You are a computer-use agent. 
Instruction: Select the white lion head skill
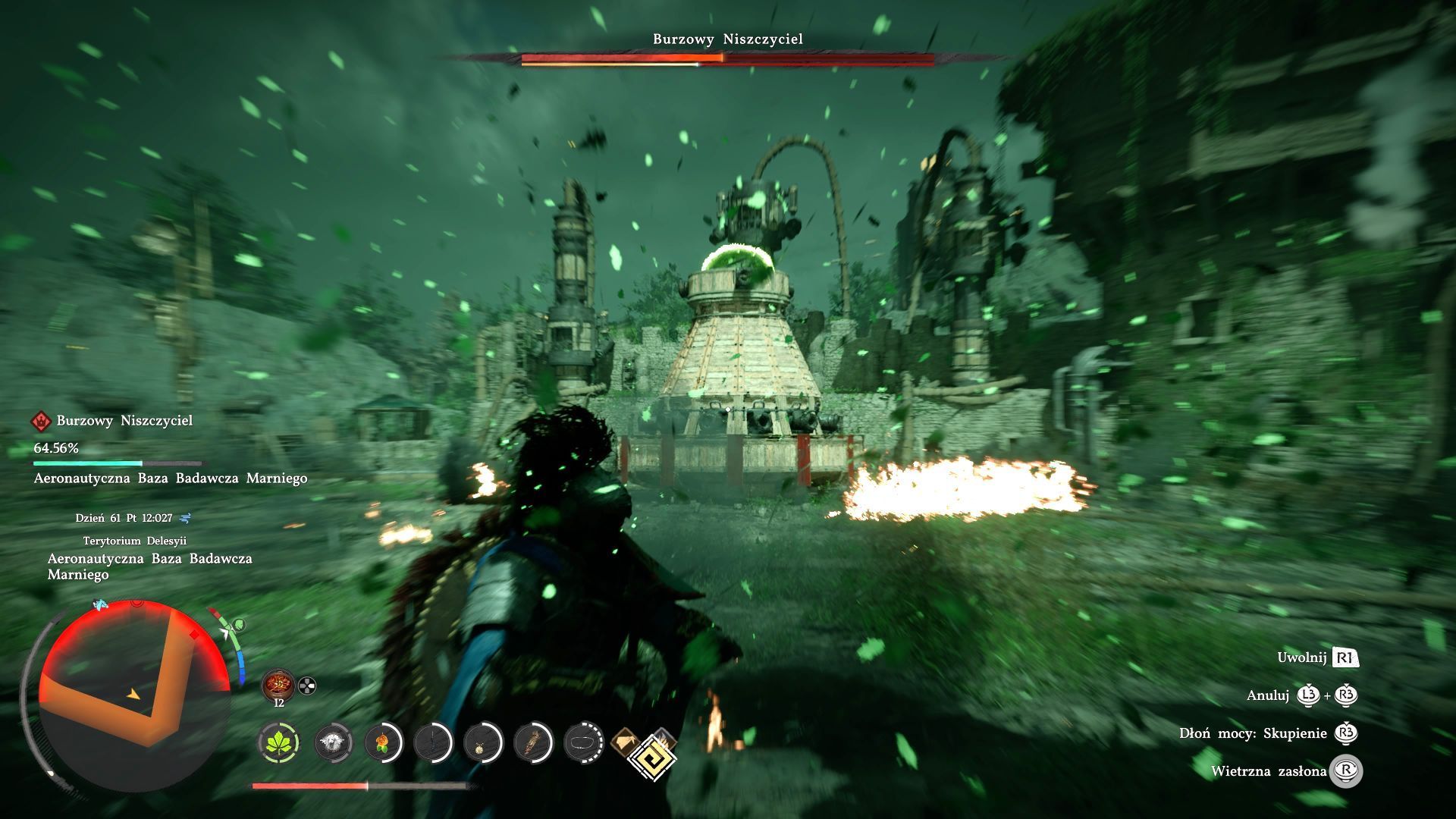(x=332, y=742)
